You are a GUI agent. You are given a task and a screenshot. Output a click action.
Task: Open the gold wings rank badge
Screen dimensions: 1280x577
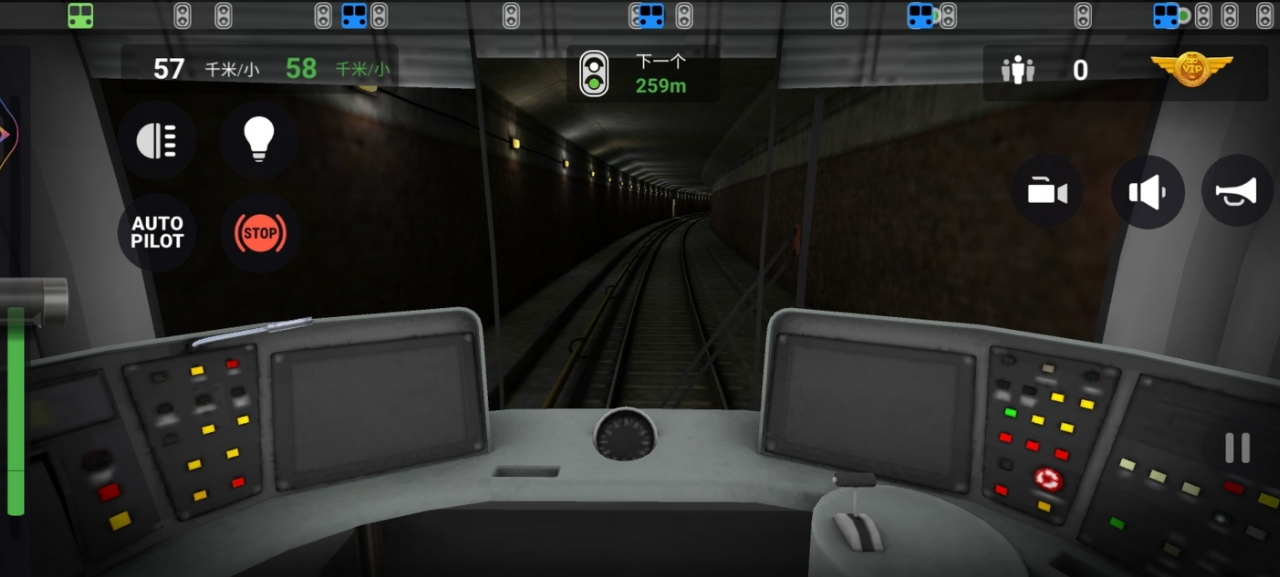(1191, 69)
